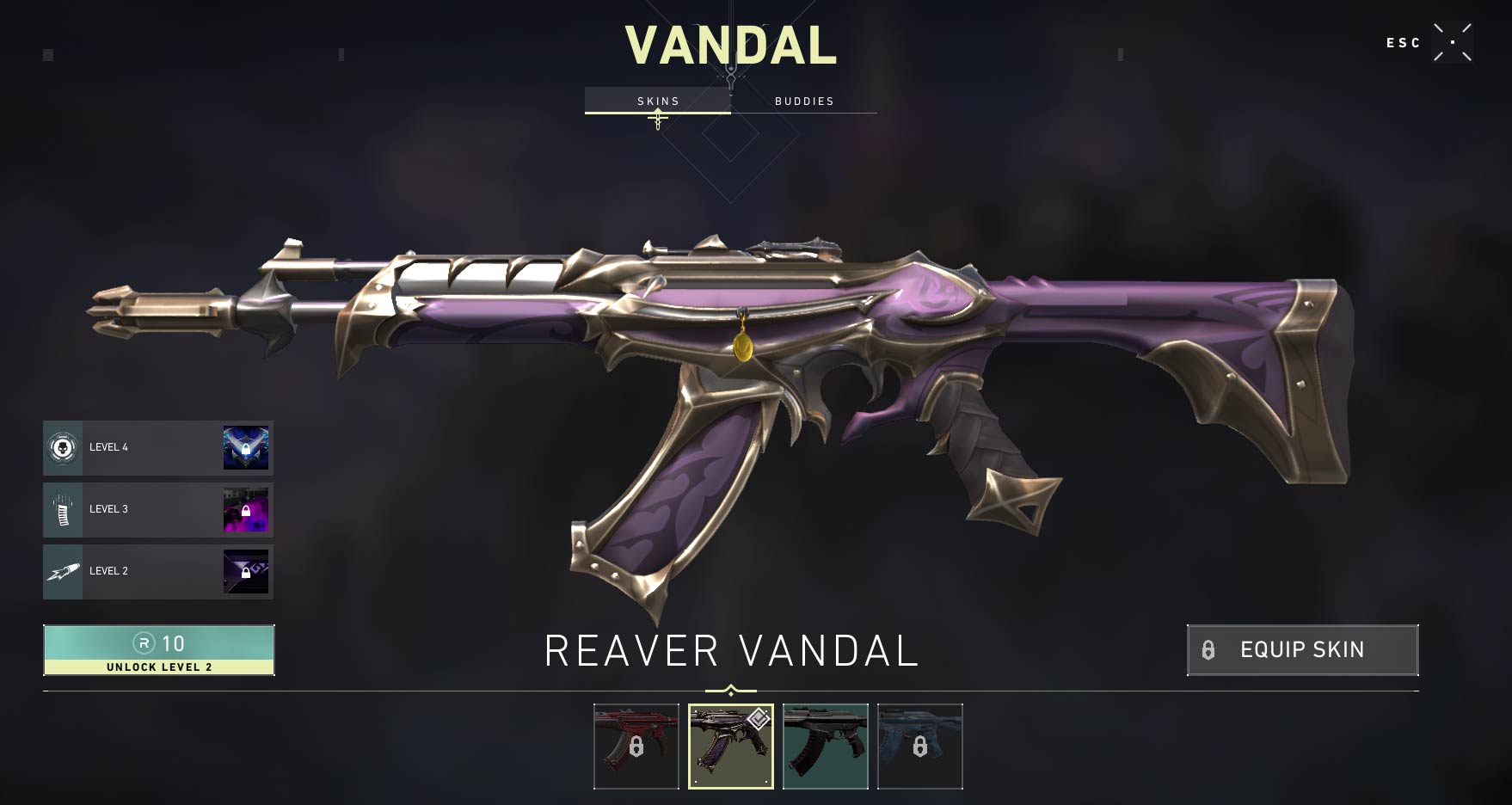Screen dimensions: 1512x805
Task: Select the Level 2 upgrade row
Action: point(158,571)
